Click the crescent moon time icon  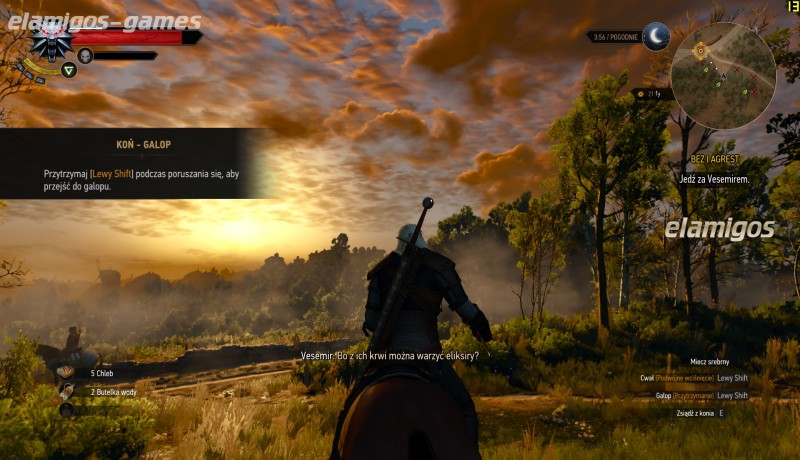click(x=656, y=37)
